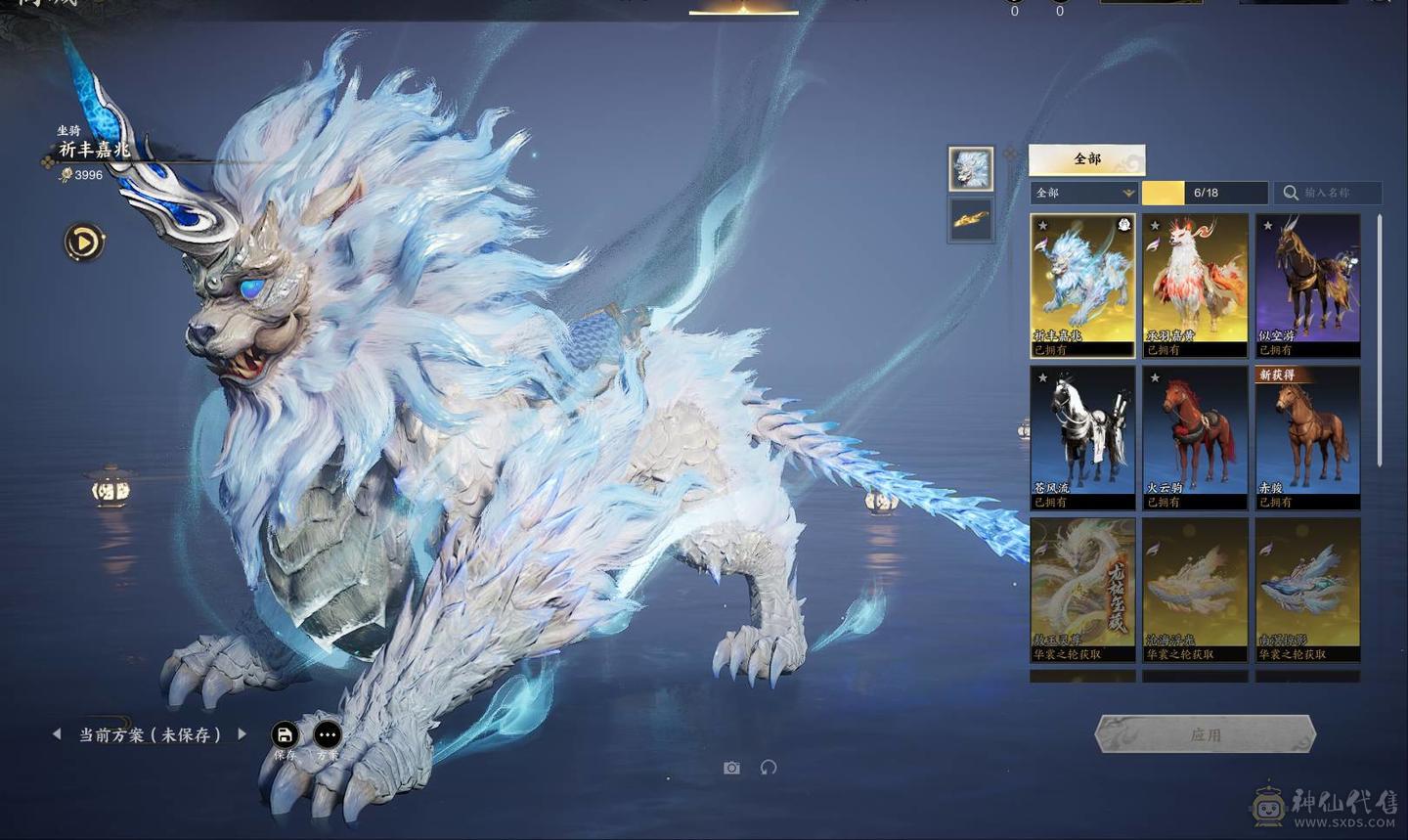
Task: Choose the newly obtained 赤骏 horse
Action: coord(1307,437)
